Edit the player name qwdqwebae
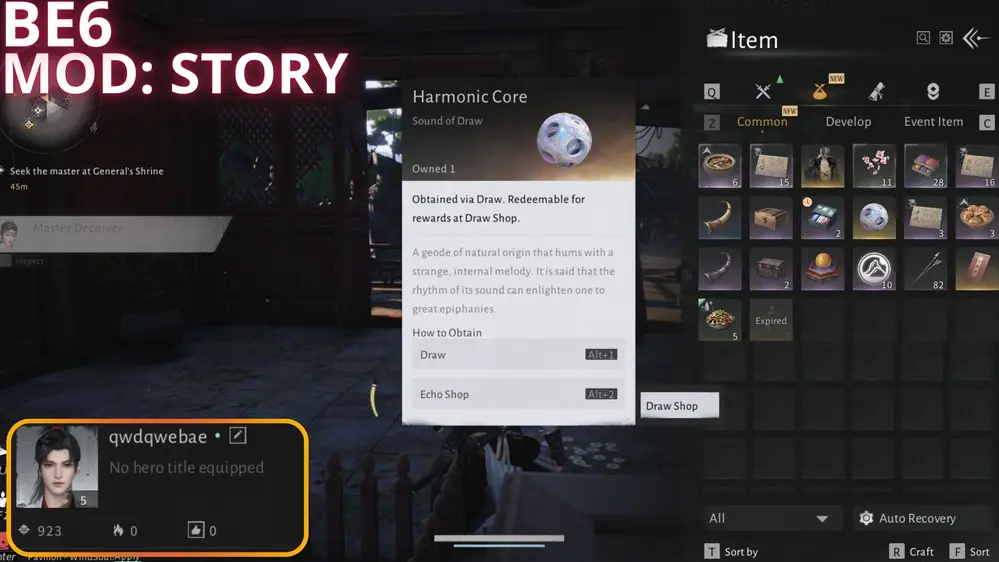Image resolution: width=999 pixels, height=562 pixels. [238, 436]
